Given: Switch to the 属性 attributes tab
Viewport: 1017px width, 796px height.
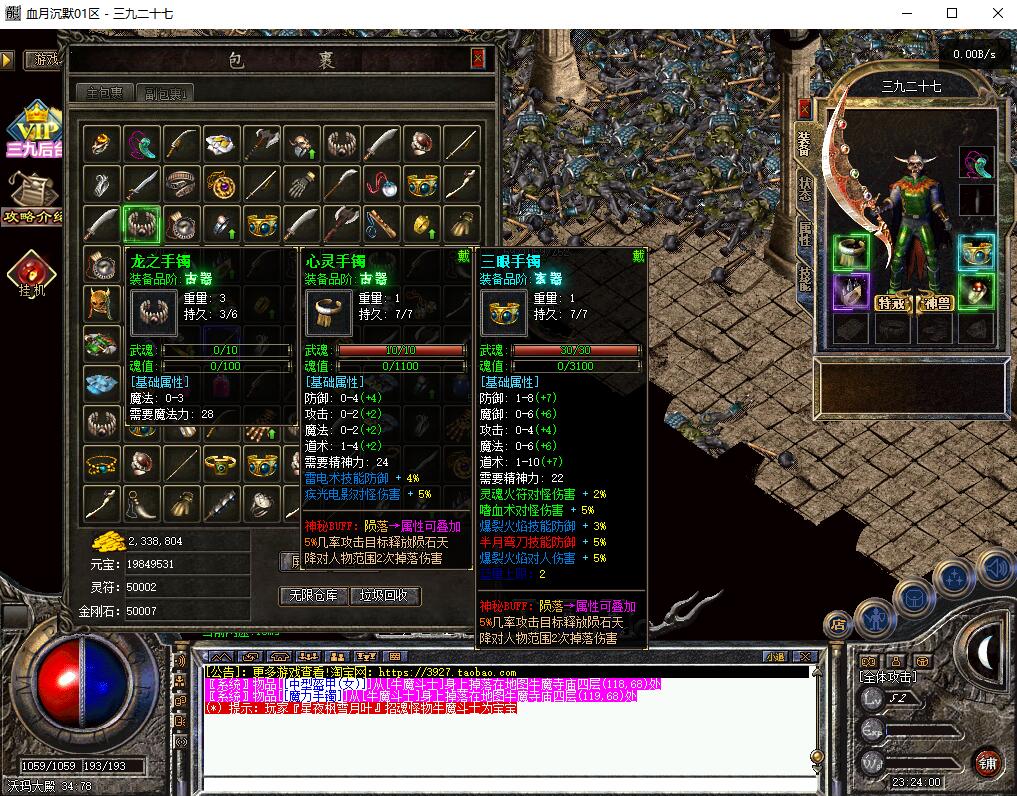Looking at the screenshot, I should tap(805, 234).
